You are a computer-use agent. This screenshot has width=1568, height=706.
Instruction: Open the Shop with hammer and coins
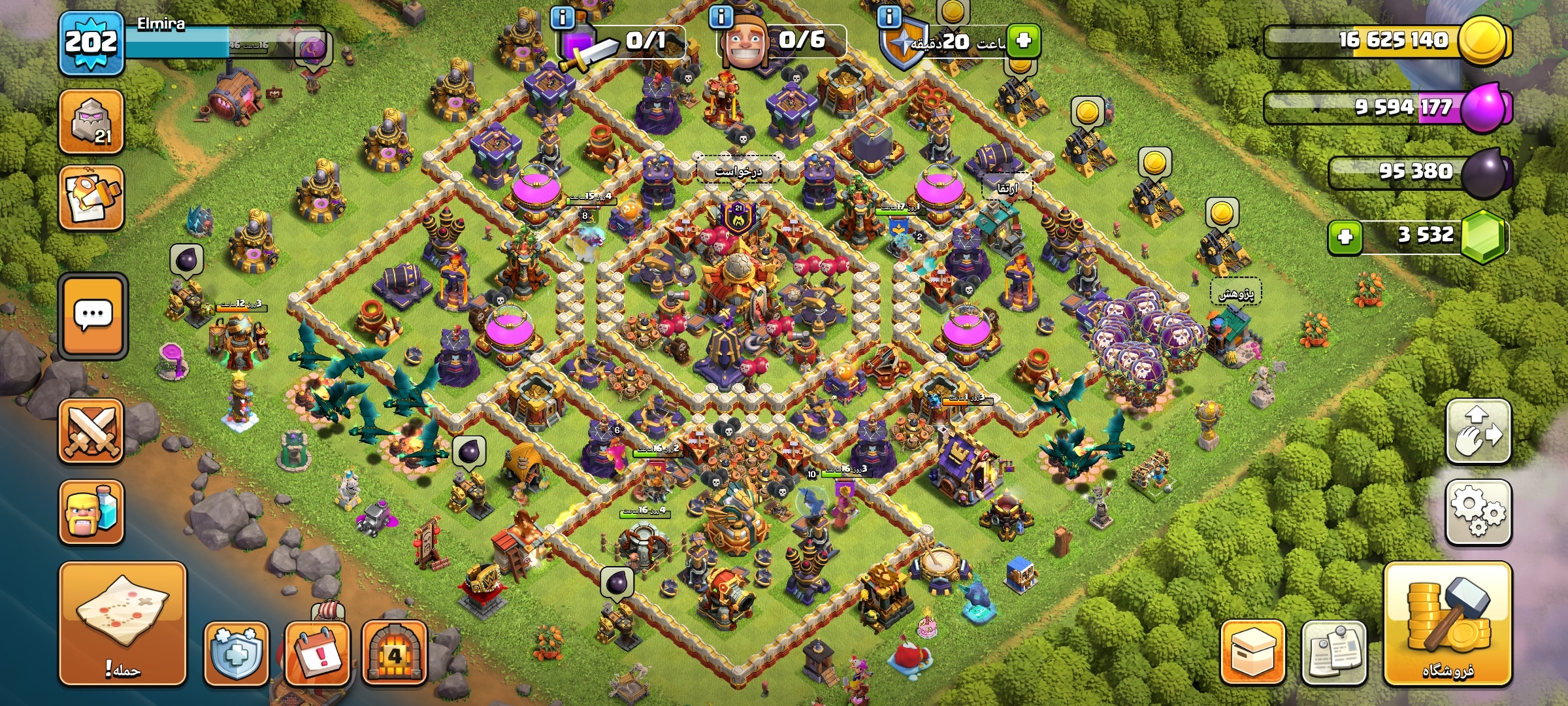tap(1447, 623)
